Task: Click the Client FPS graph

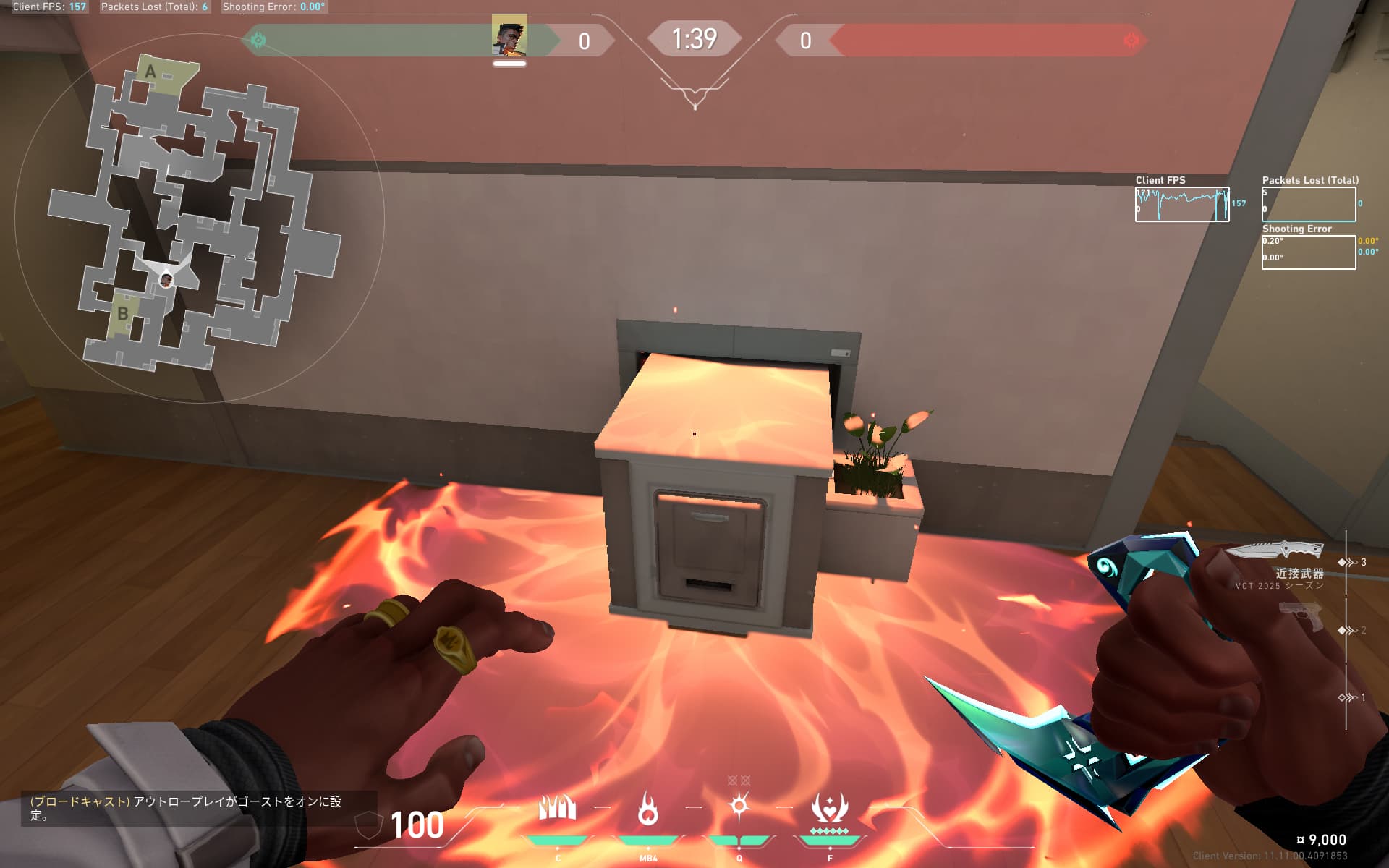Action: (x=1182, y=205)
